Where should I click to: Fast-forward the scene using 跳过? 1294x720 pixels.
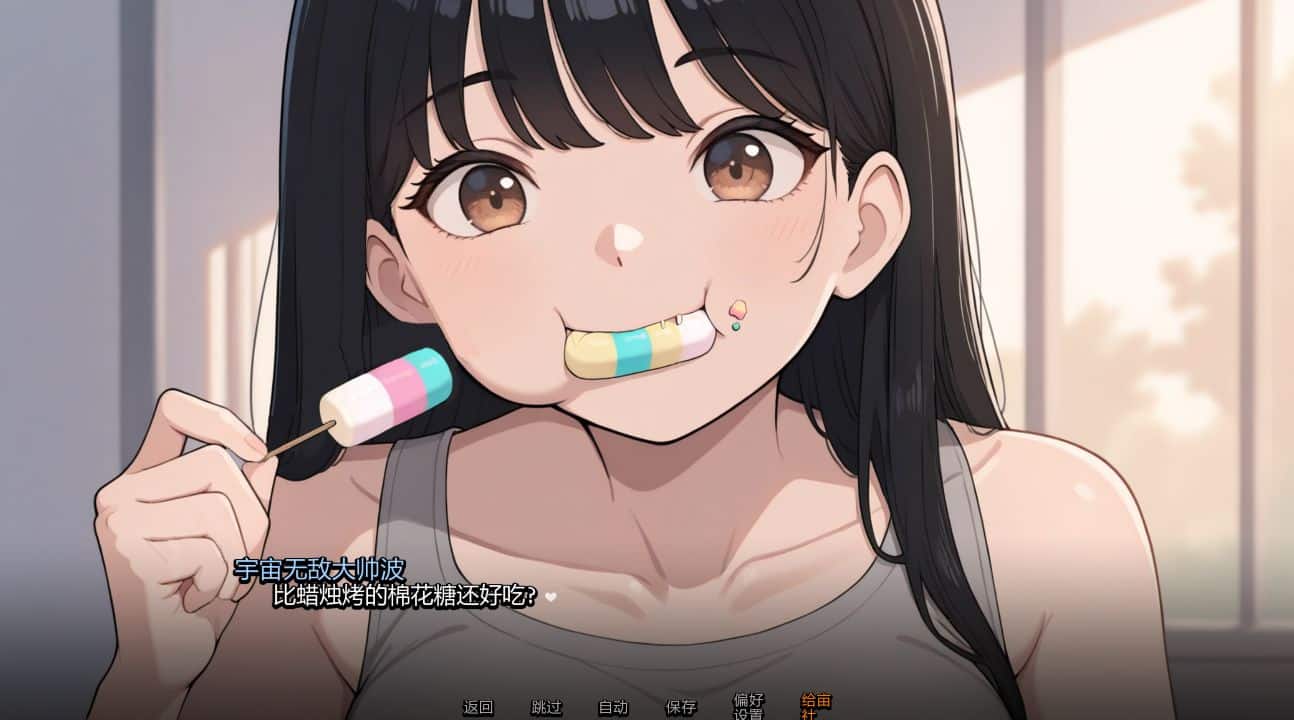coord(544,707)
